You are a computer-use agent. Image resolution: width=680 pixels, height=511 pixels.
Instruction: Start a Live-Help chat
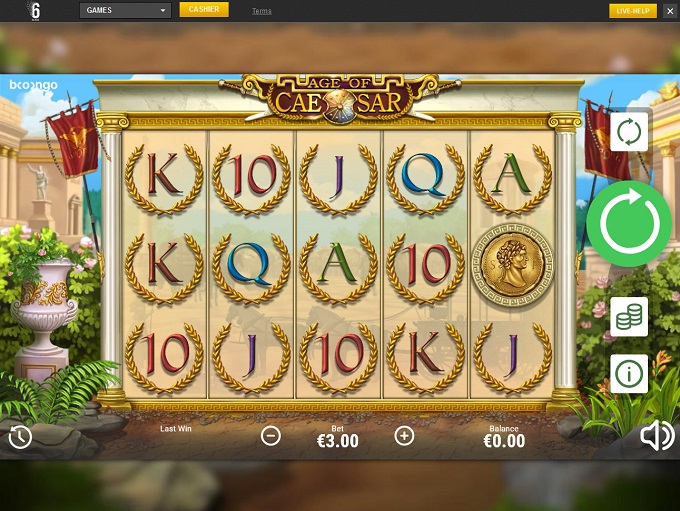click(633, 11)
